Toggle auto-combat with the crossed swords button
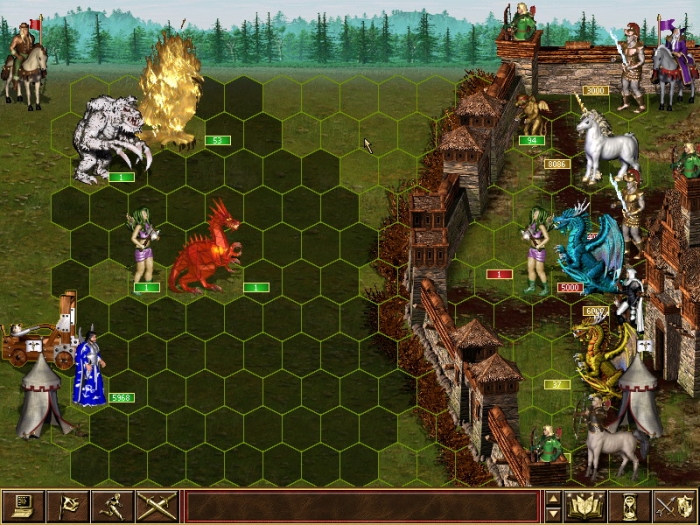Screen dimensions: 700x525 click(x=157, y=507)
